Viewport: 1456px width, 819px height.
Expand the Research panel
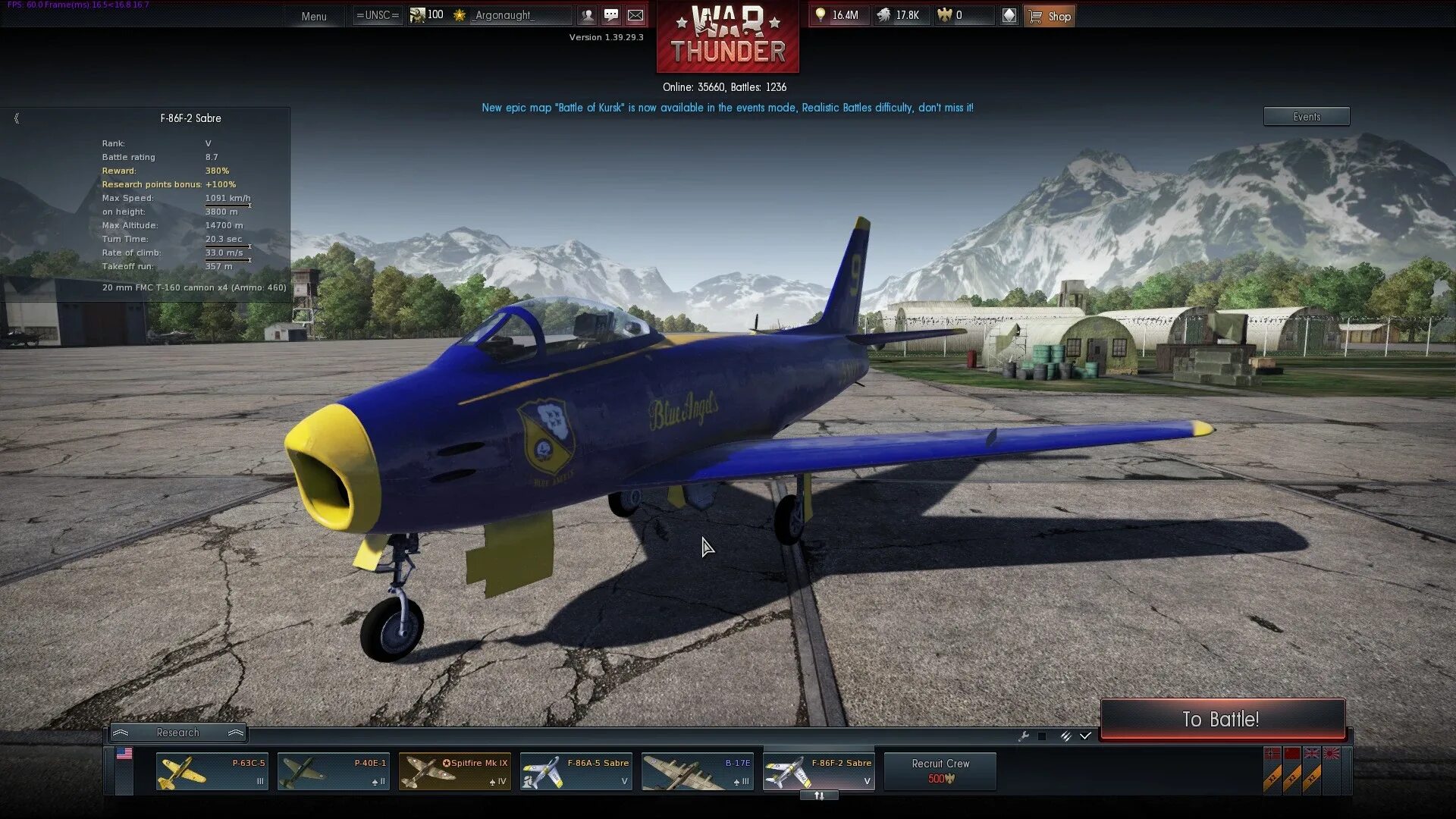pos(177,733)
